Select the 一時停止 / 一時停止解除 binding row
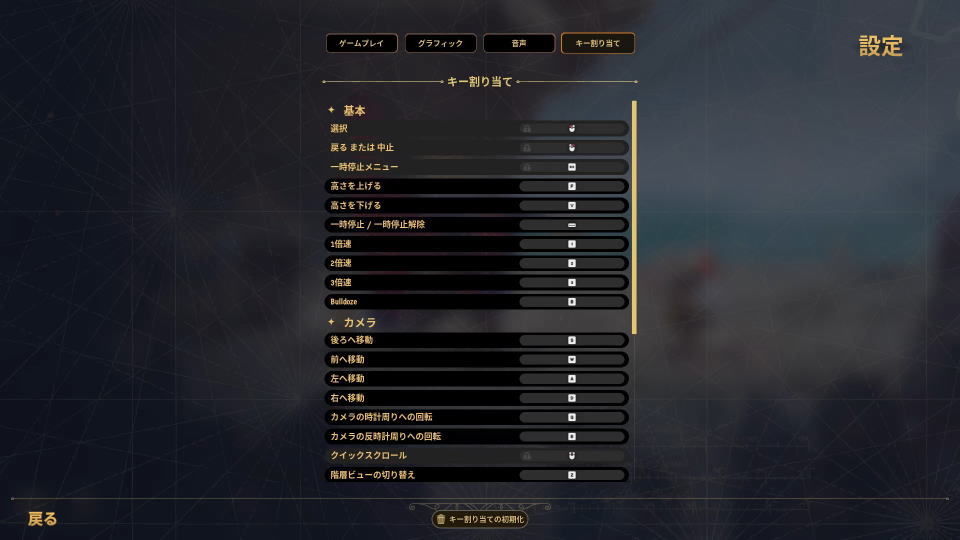This screenshot has height=540, width=960. point(571,225)
